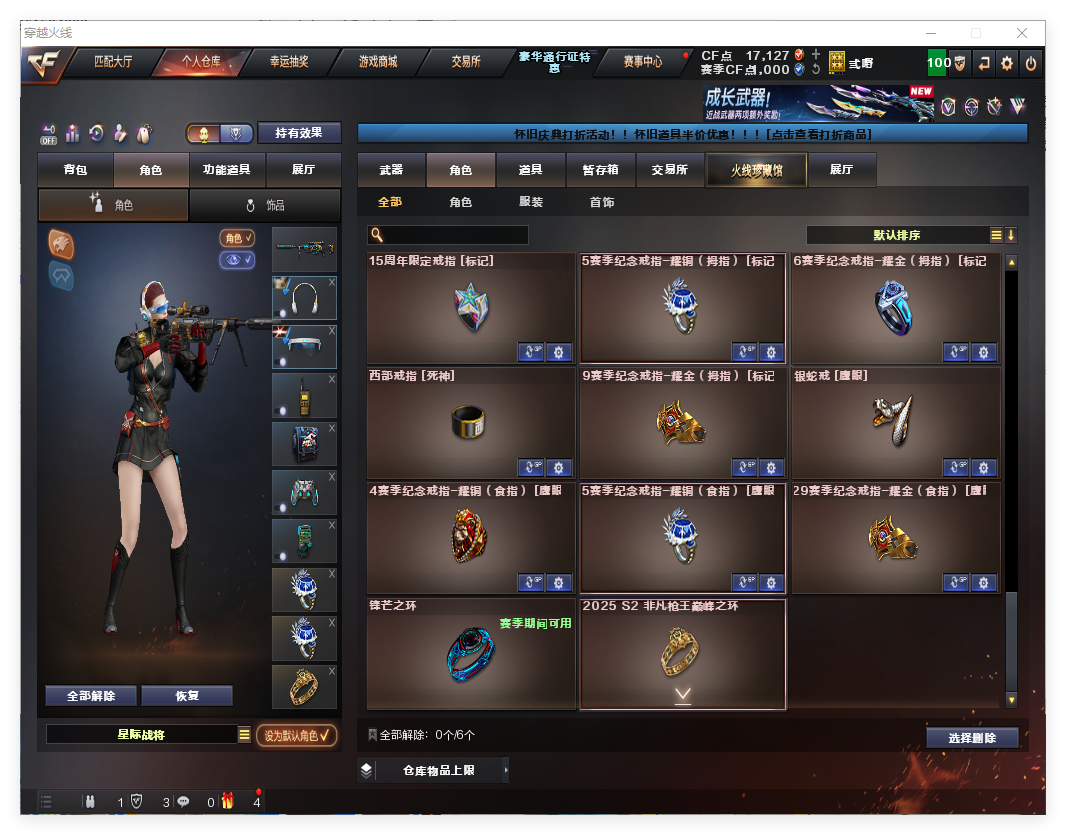Open the 持有效果 panel
This screenshot has height=835, width=1066.
pos(299,133)
